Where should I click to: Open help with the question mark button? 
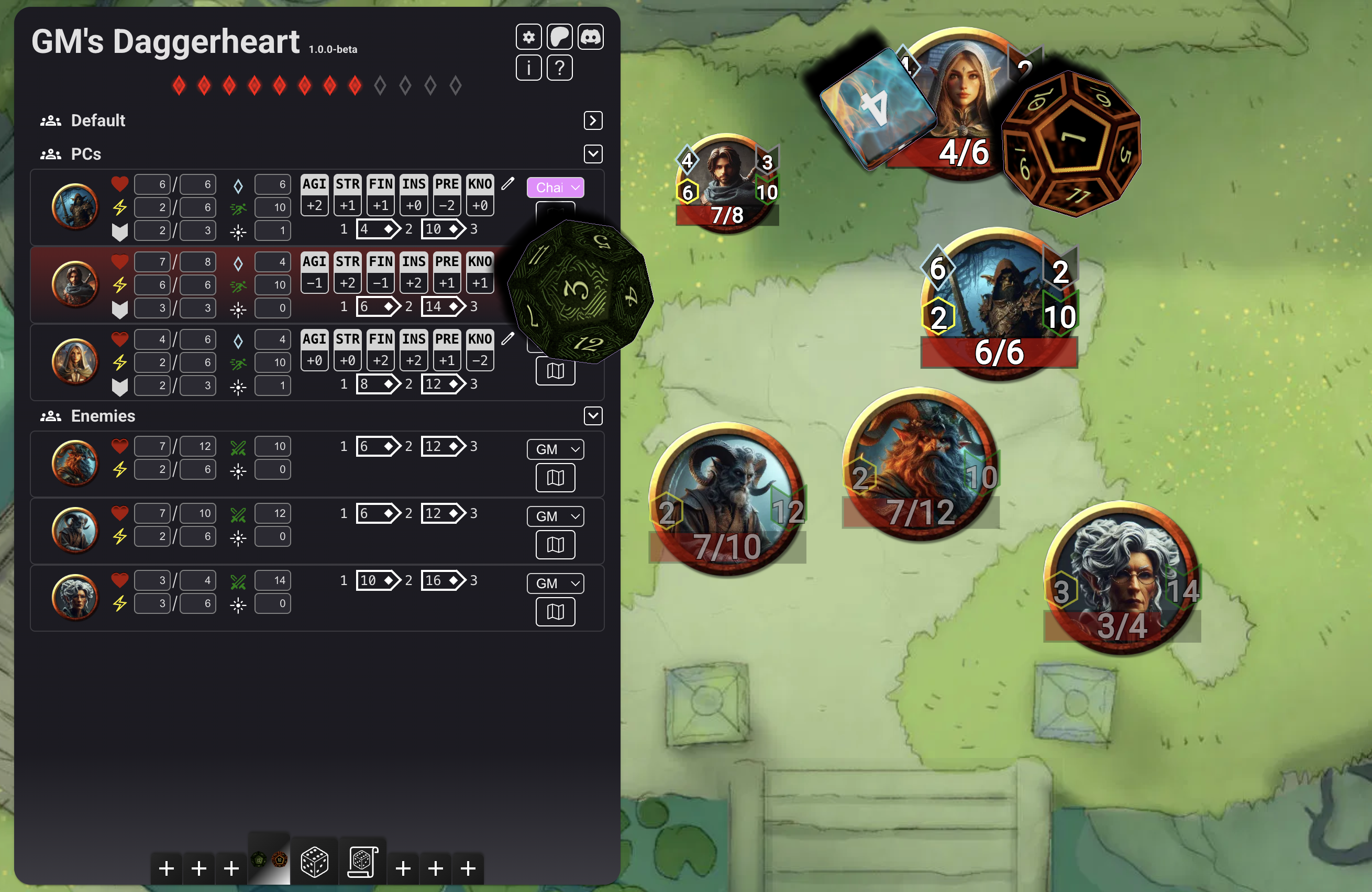tap(559, 69)
